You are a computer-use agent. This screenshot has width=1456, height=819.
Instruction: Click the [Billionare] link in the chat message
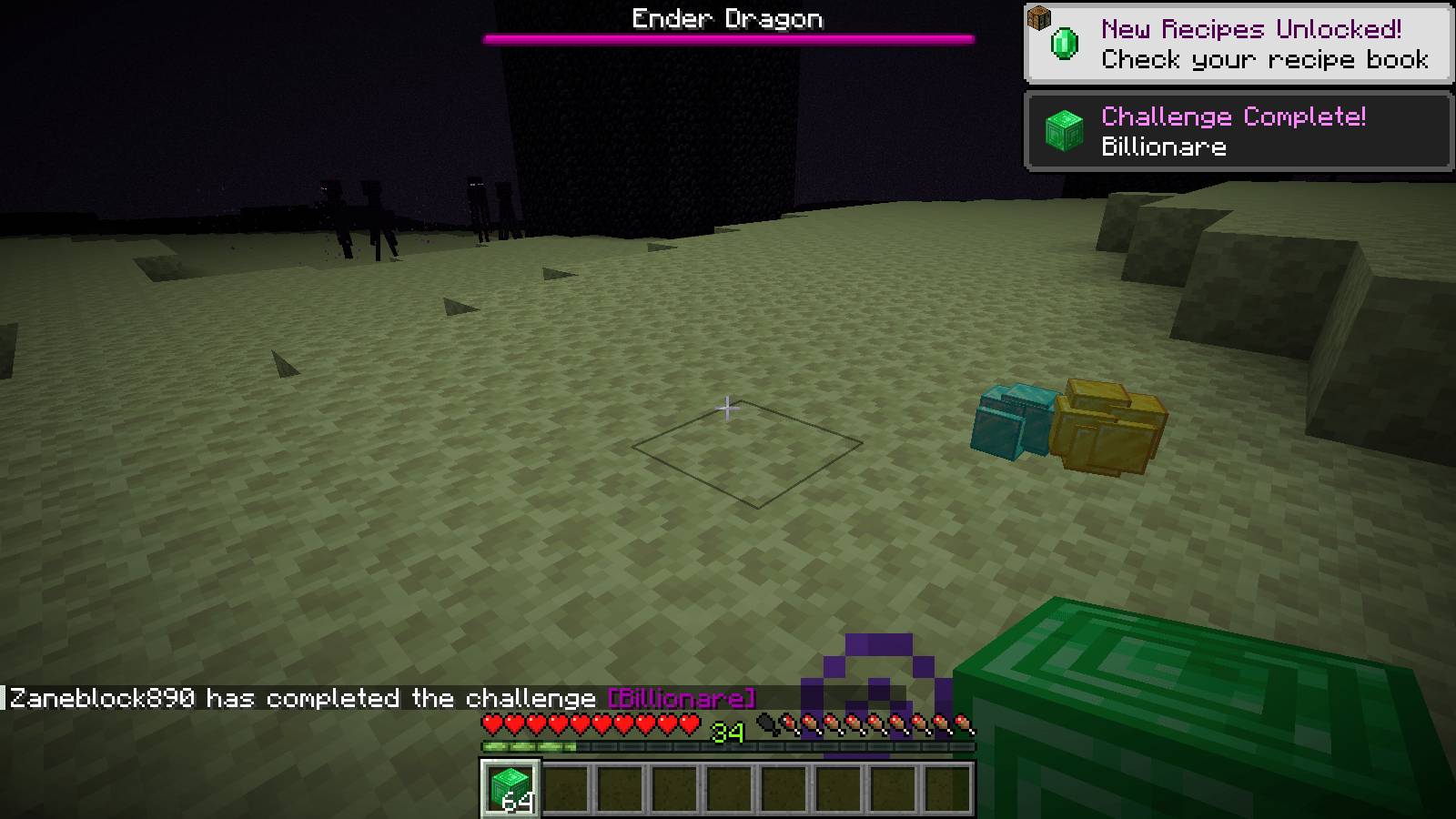681,698
